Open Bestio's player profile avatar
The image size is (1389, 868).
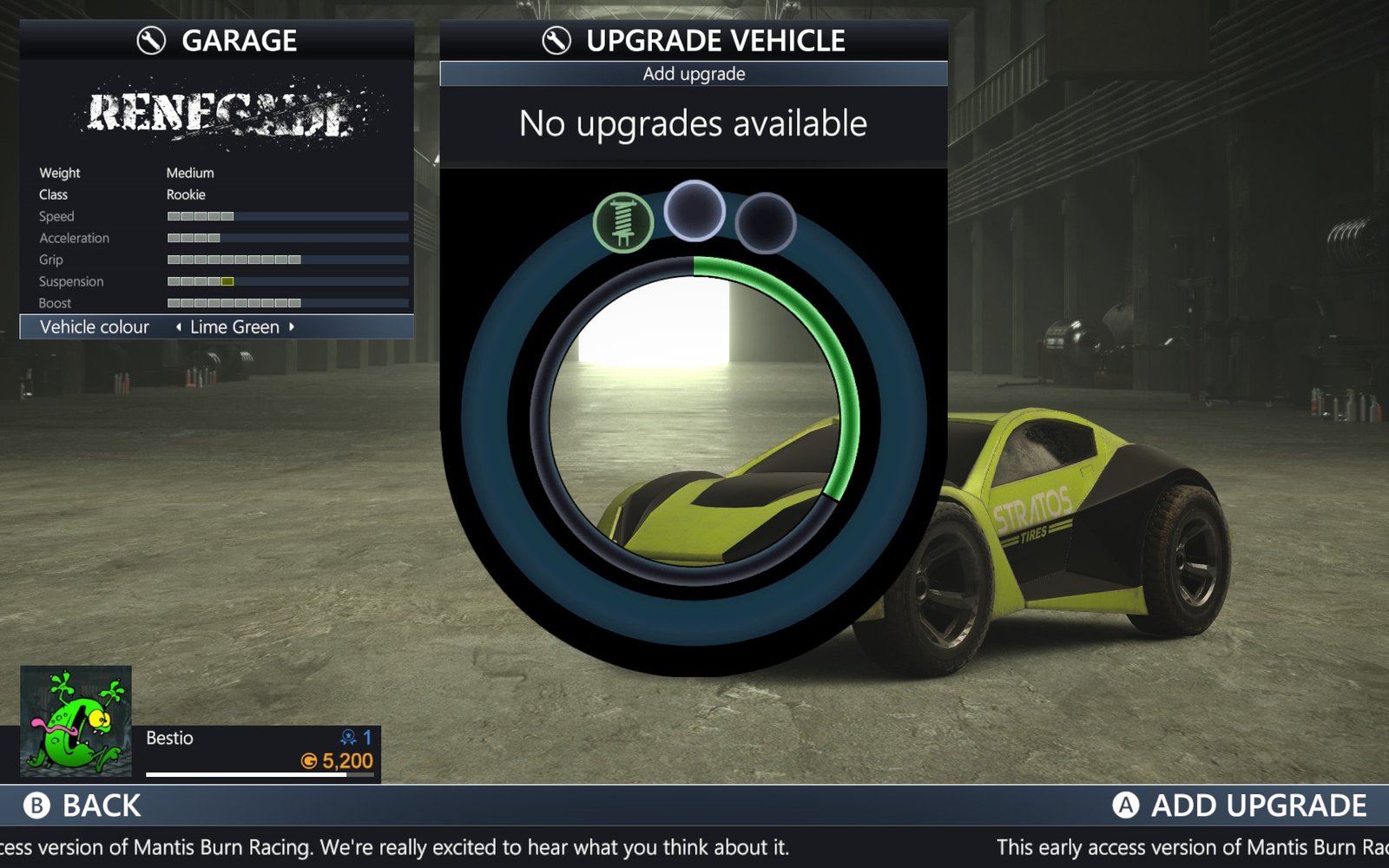[x=76, y=721]
